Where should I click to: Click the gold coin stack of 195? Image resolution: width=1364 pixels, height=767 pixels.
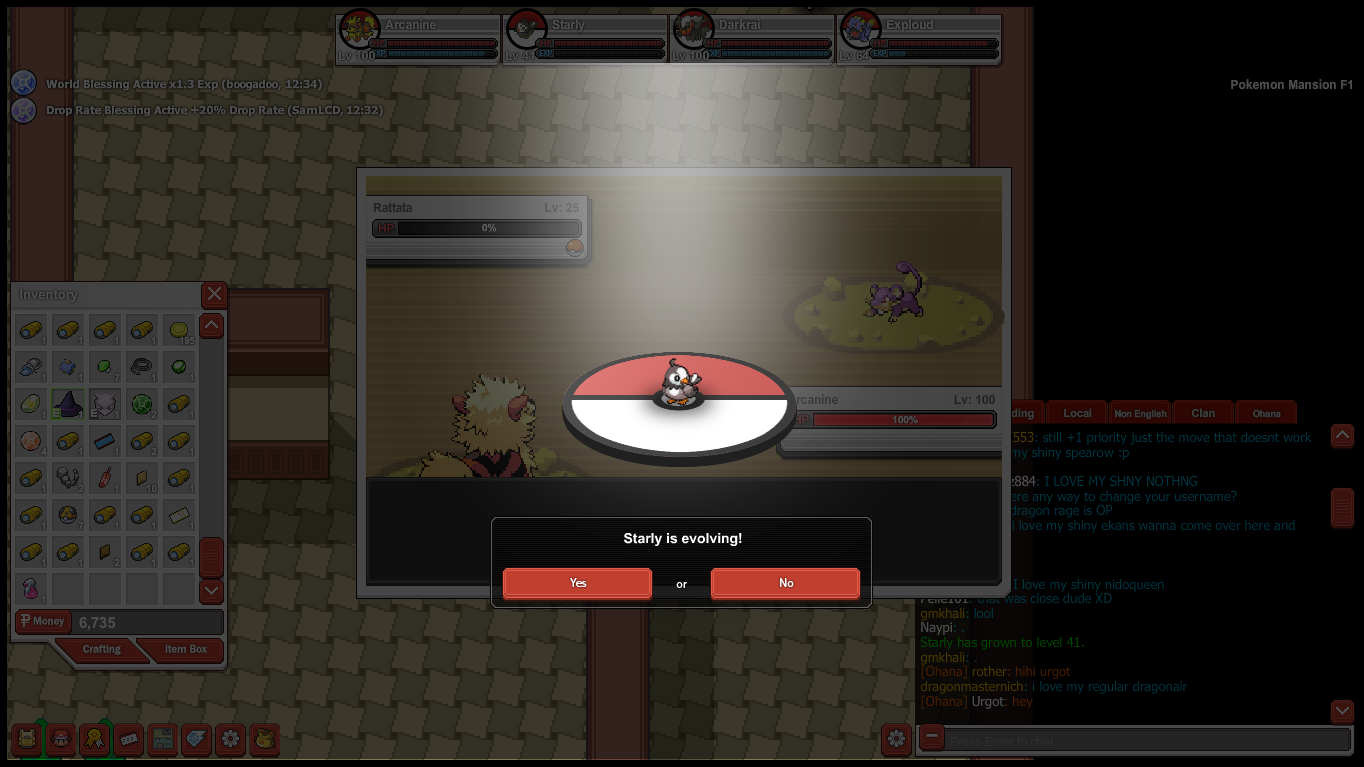(179, 330)
